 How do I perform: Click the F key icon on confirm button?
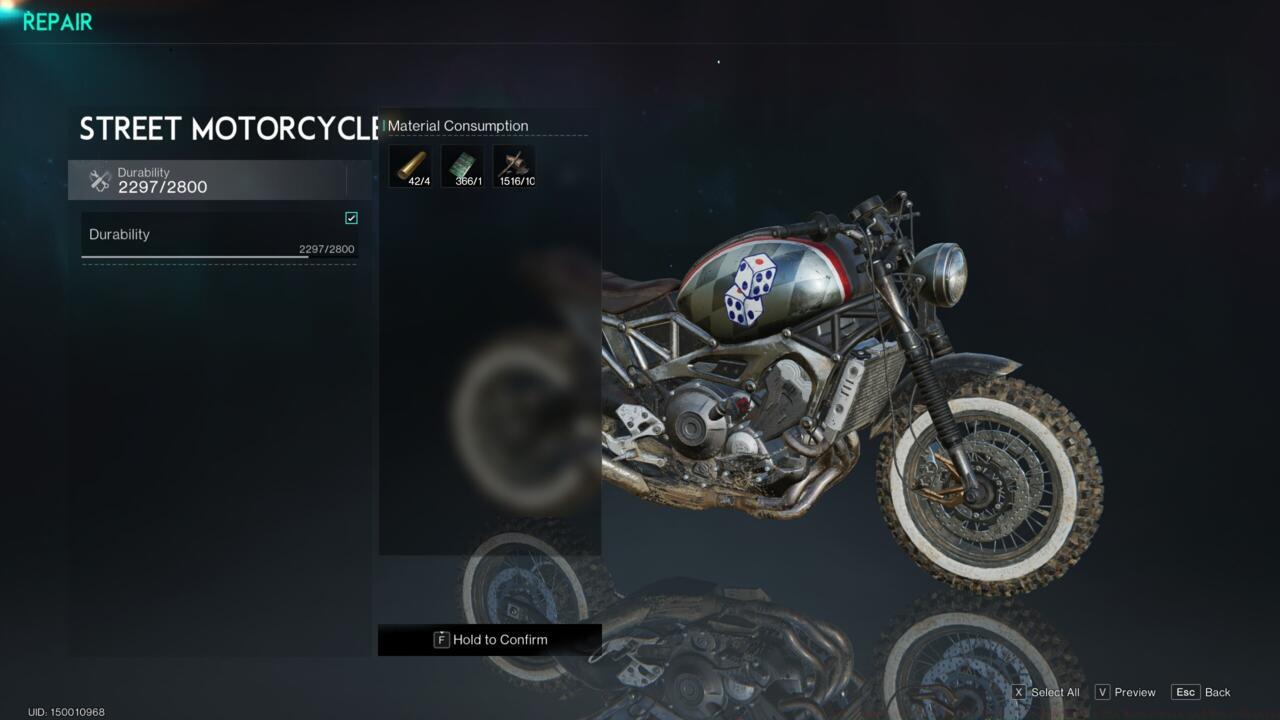coord(441,639)
